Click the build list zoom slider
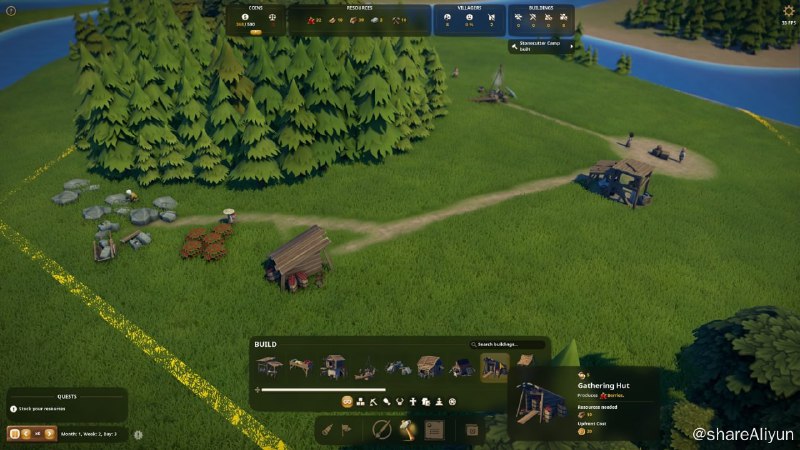The width and height of the screenshot is (800, 450). point(321,389)
